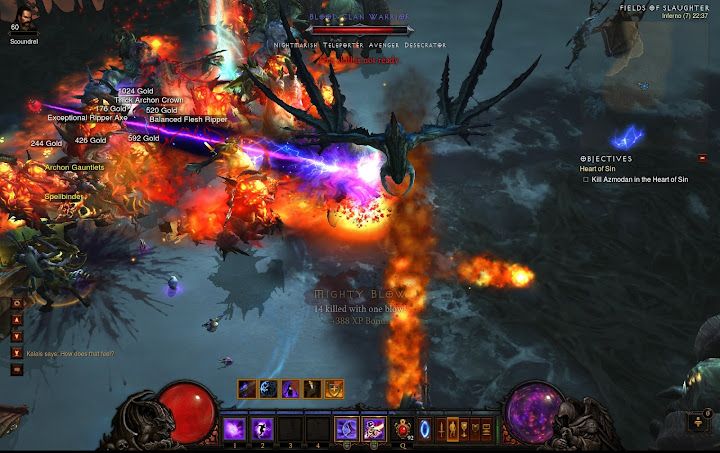Collapse the Objectives tracker
Viewport: 720px width, 453px height.
tap(702, 158)
